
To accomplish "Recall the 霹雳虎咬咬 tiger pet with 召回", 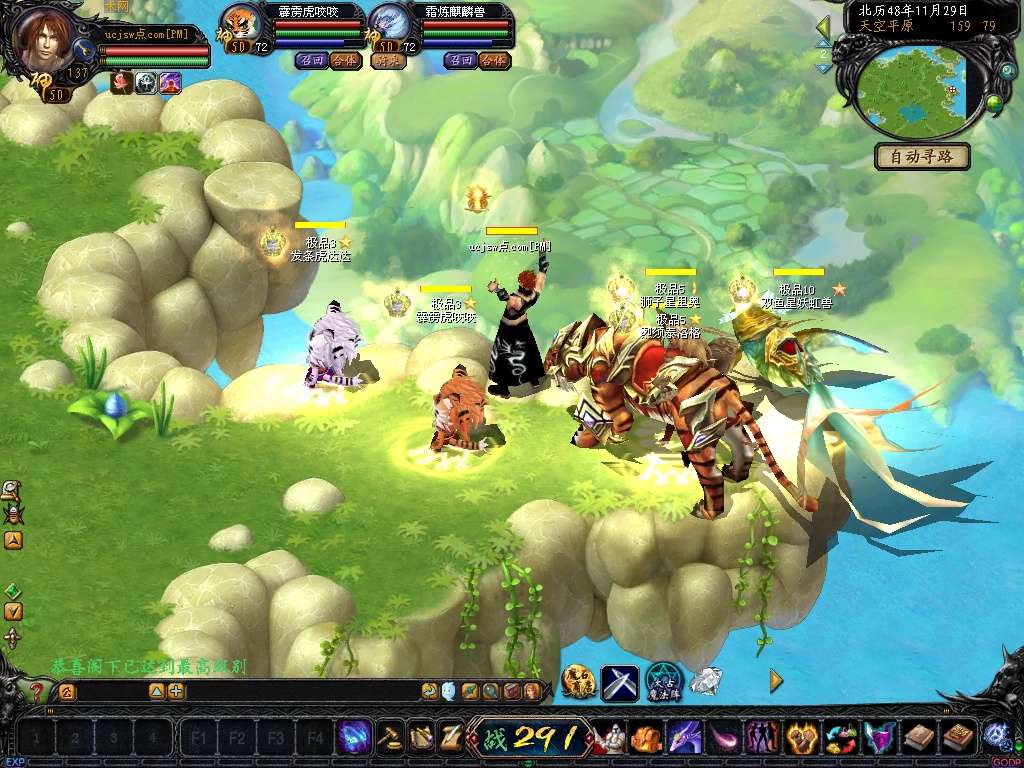I will click(310, 60).
